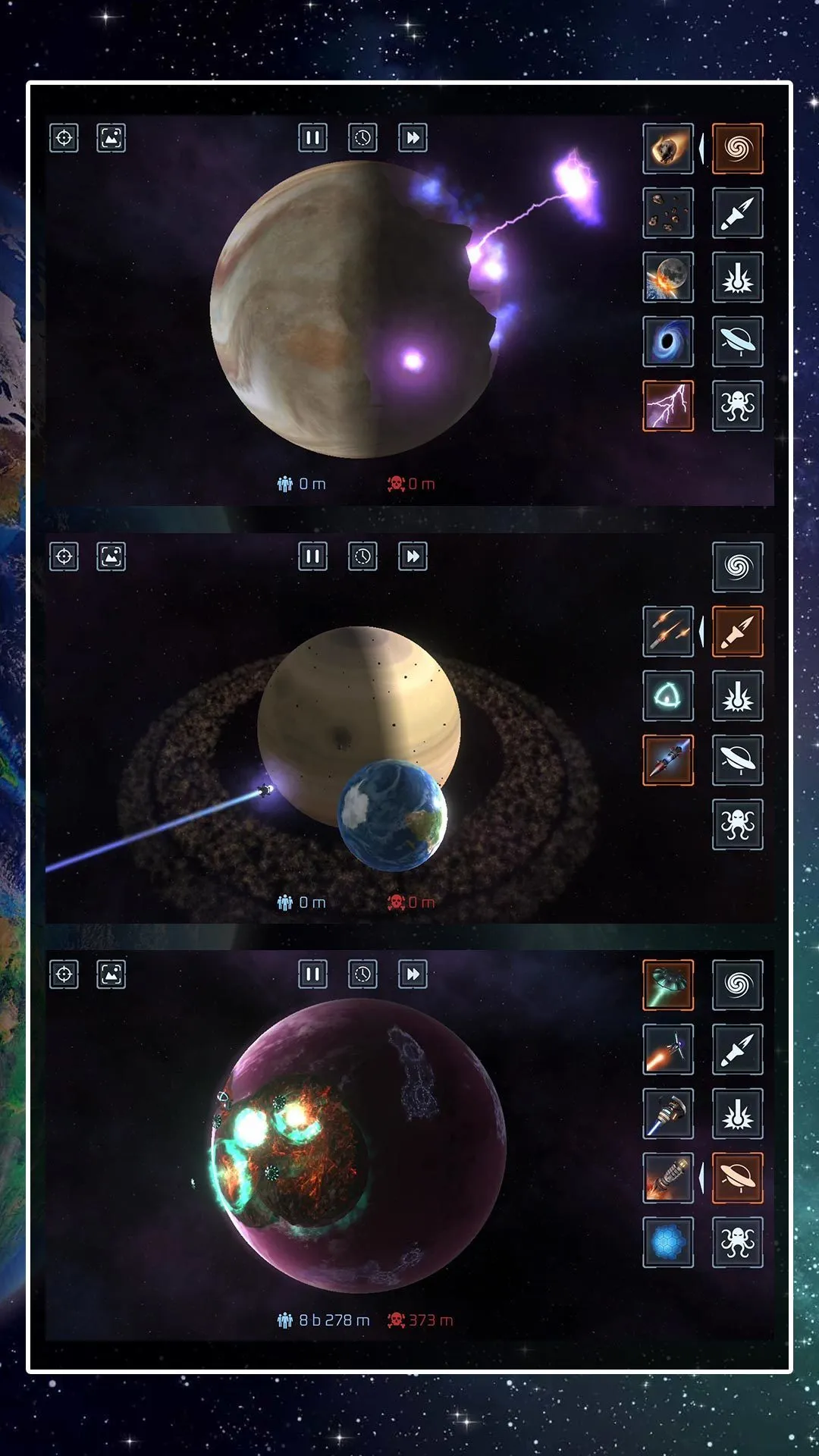Select the green UFO beam weapon
This screenshot has width=819, height=1456.
pyautogui.click(x=668, y=985)
